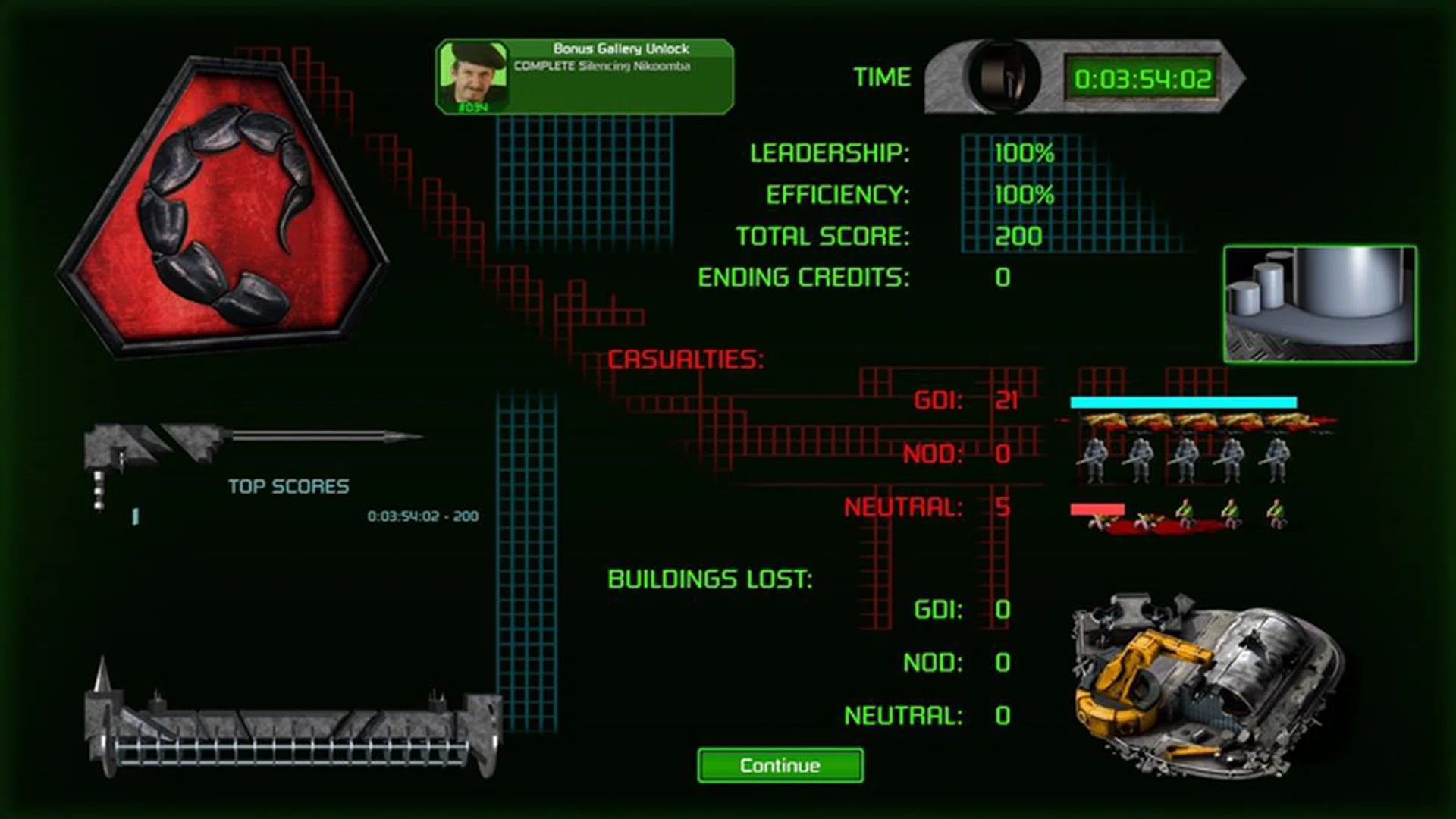Click the LEADERSHIP 100% stat value
The width and height of the screenshot is (1456, 819).
pyautogui.click(x=1025, y=154)
